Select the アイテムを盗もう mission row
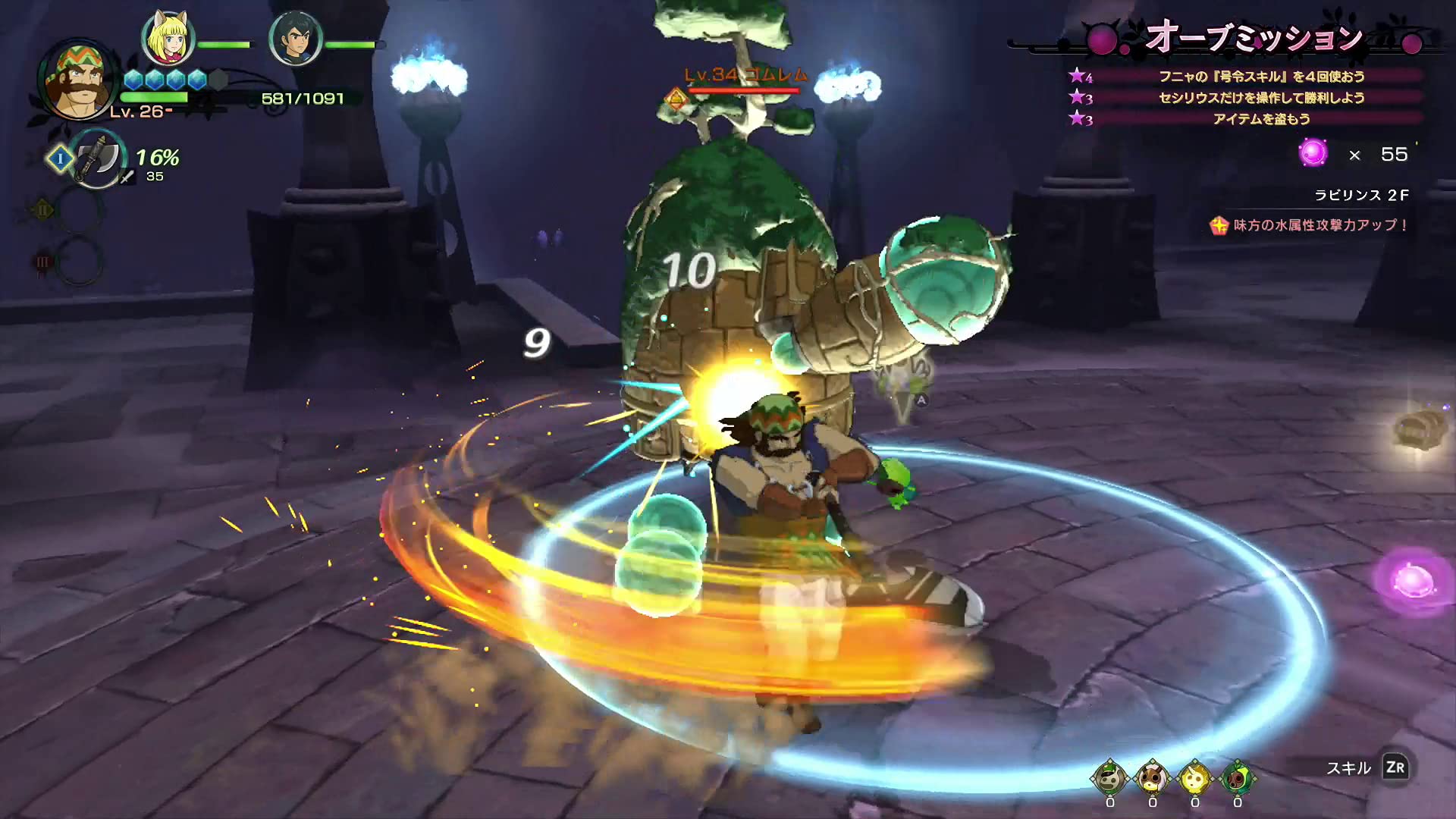Screen dimensions: 1456x819 (x=1260, y=119)
